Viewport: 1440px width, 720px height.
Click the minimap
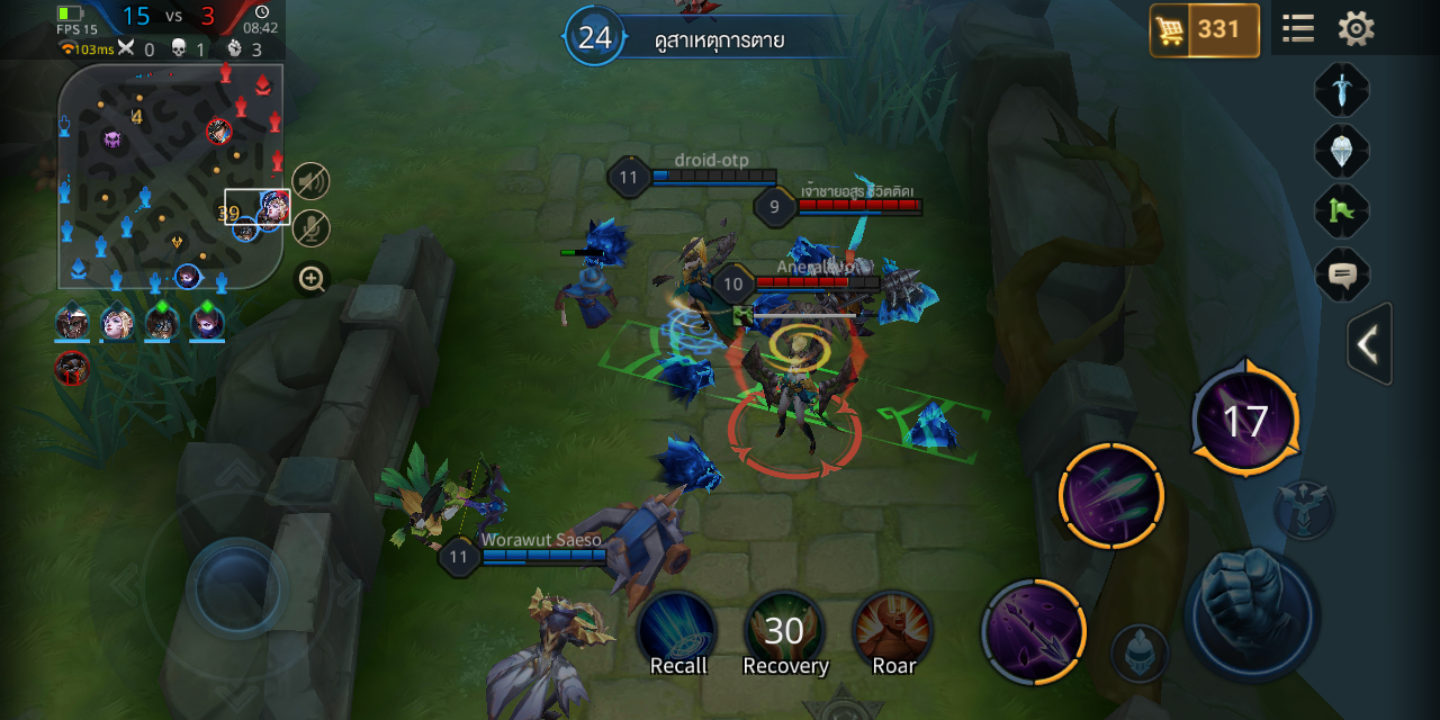(170, 177)
